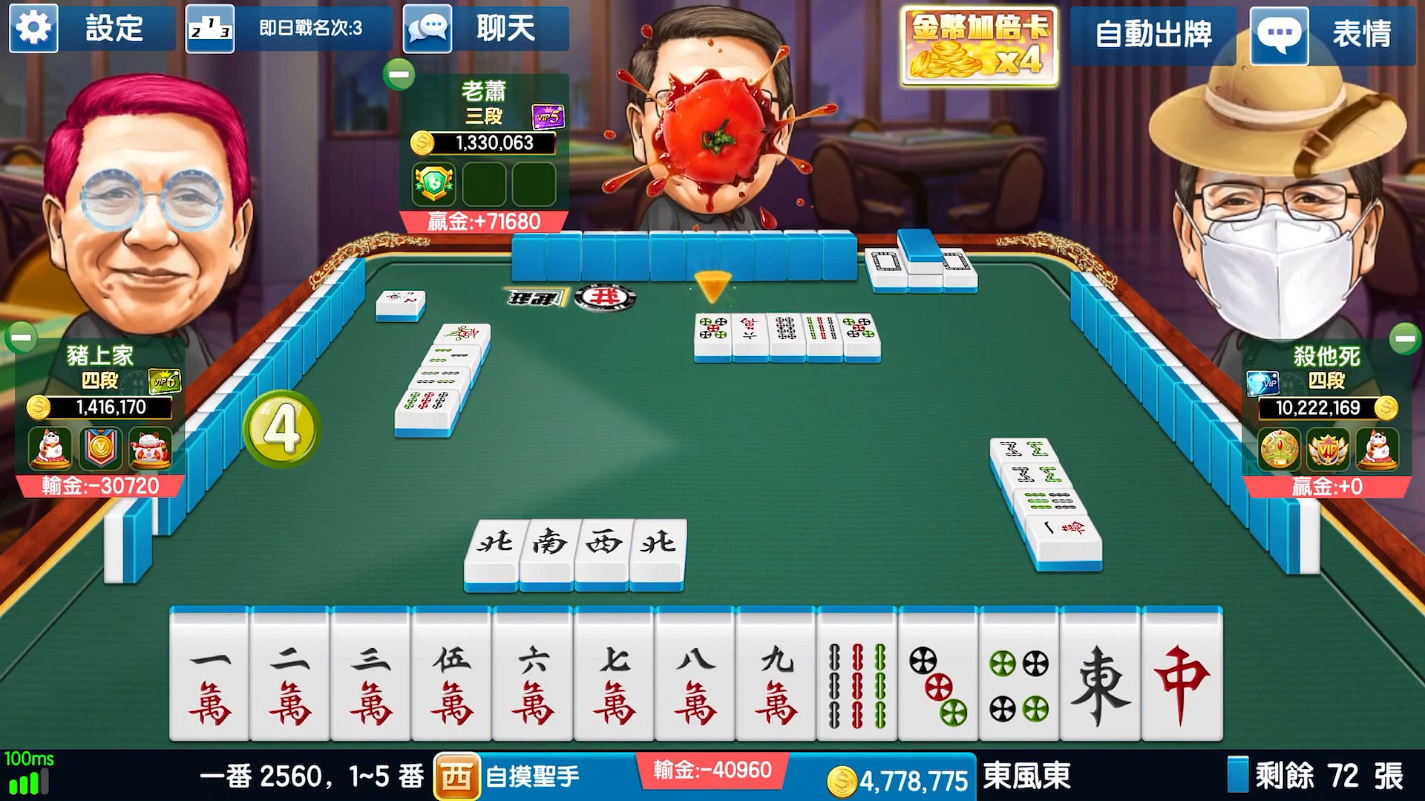The height and width of the screenshot is (801, 1425).
Task: Open the 表情 emoticon panel icon
Action: [1279, 33]
